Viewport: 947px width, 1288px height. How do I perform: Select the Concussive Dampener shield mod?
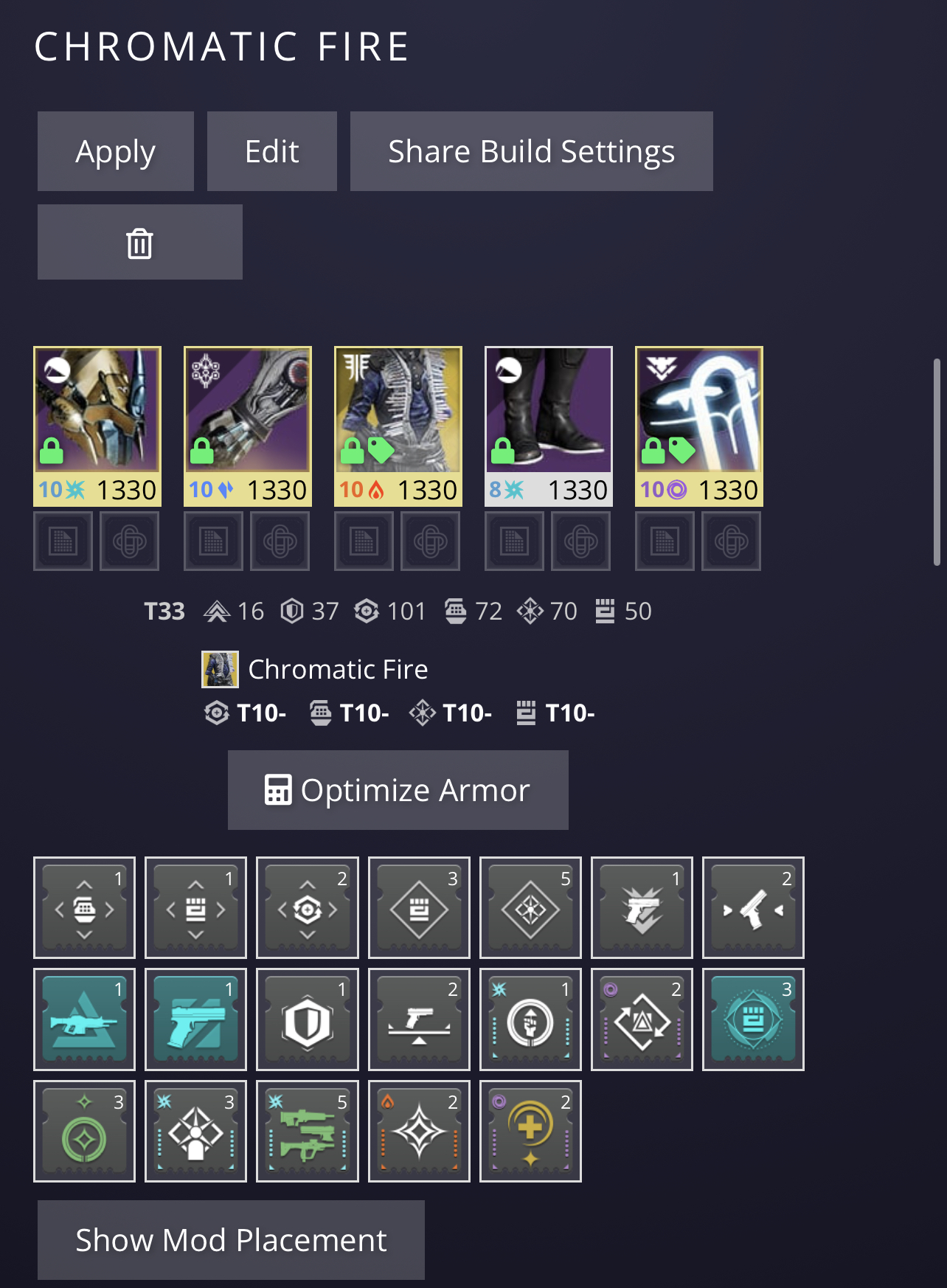coord(307,1019)
